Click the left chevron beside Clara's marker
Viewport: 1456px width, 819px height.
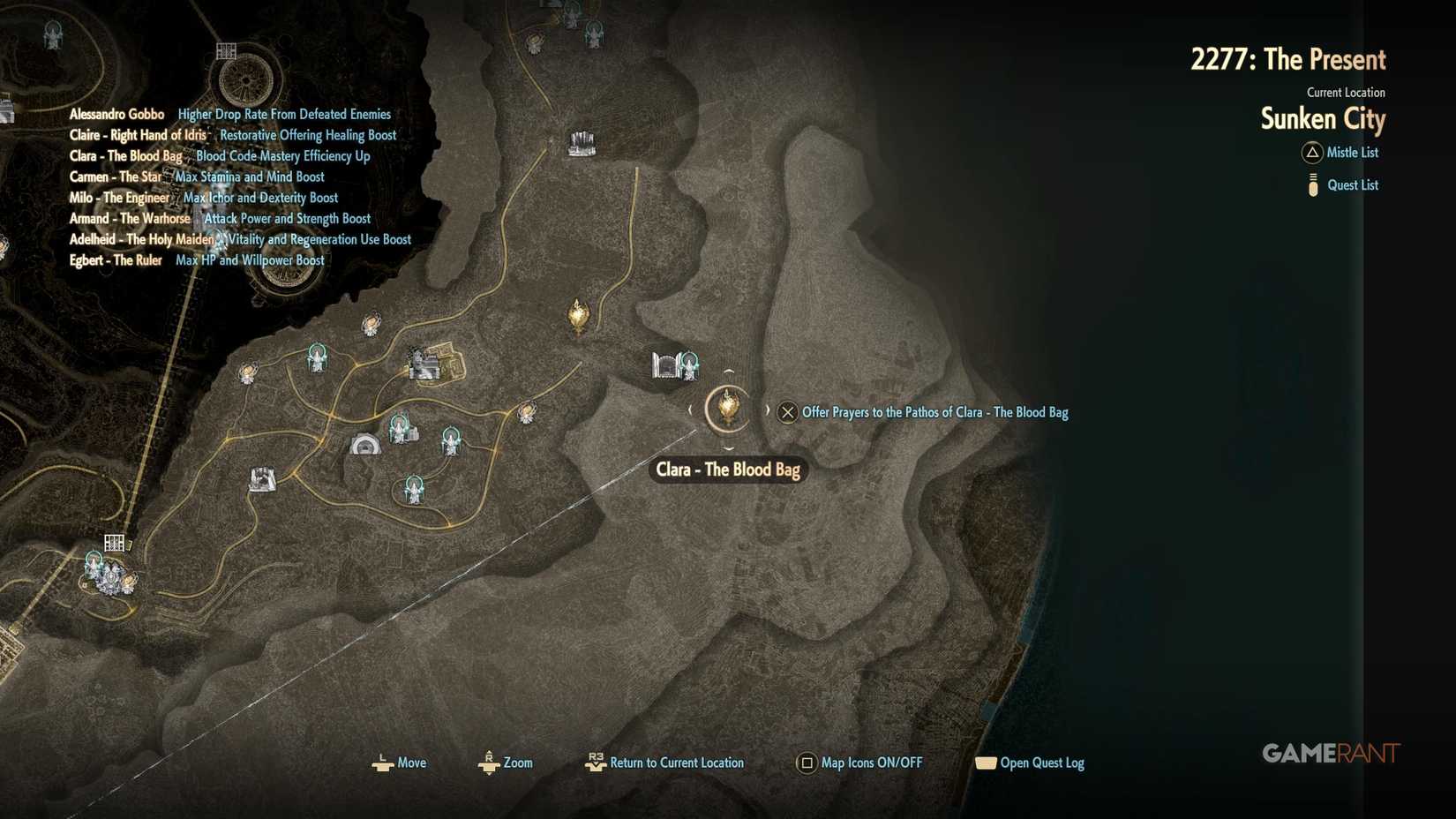[x=690, y=409]
